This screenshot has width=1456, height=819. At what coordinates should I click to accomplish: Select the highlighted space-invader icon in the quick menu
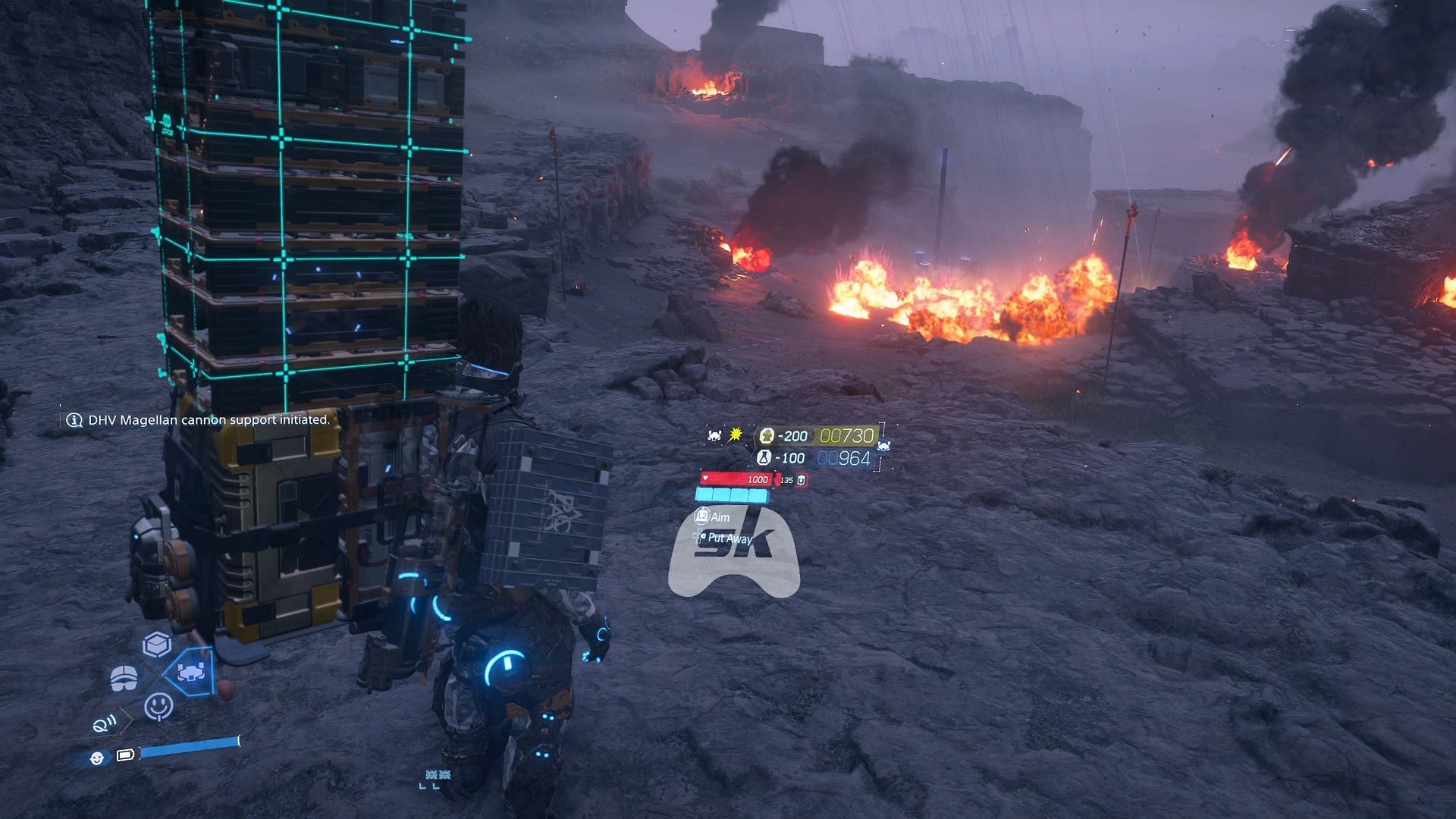[190, 672]
